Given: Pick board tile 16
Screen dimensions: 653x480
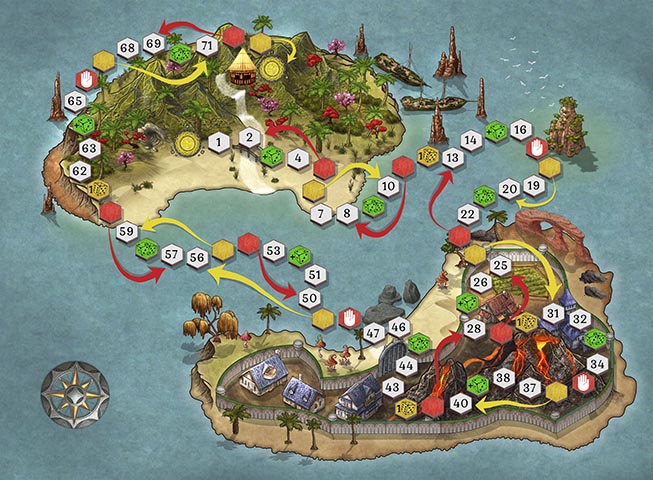Looking at the screenshot, I should click(x=519, y=130).
